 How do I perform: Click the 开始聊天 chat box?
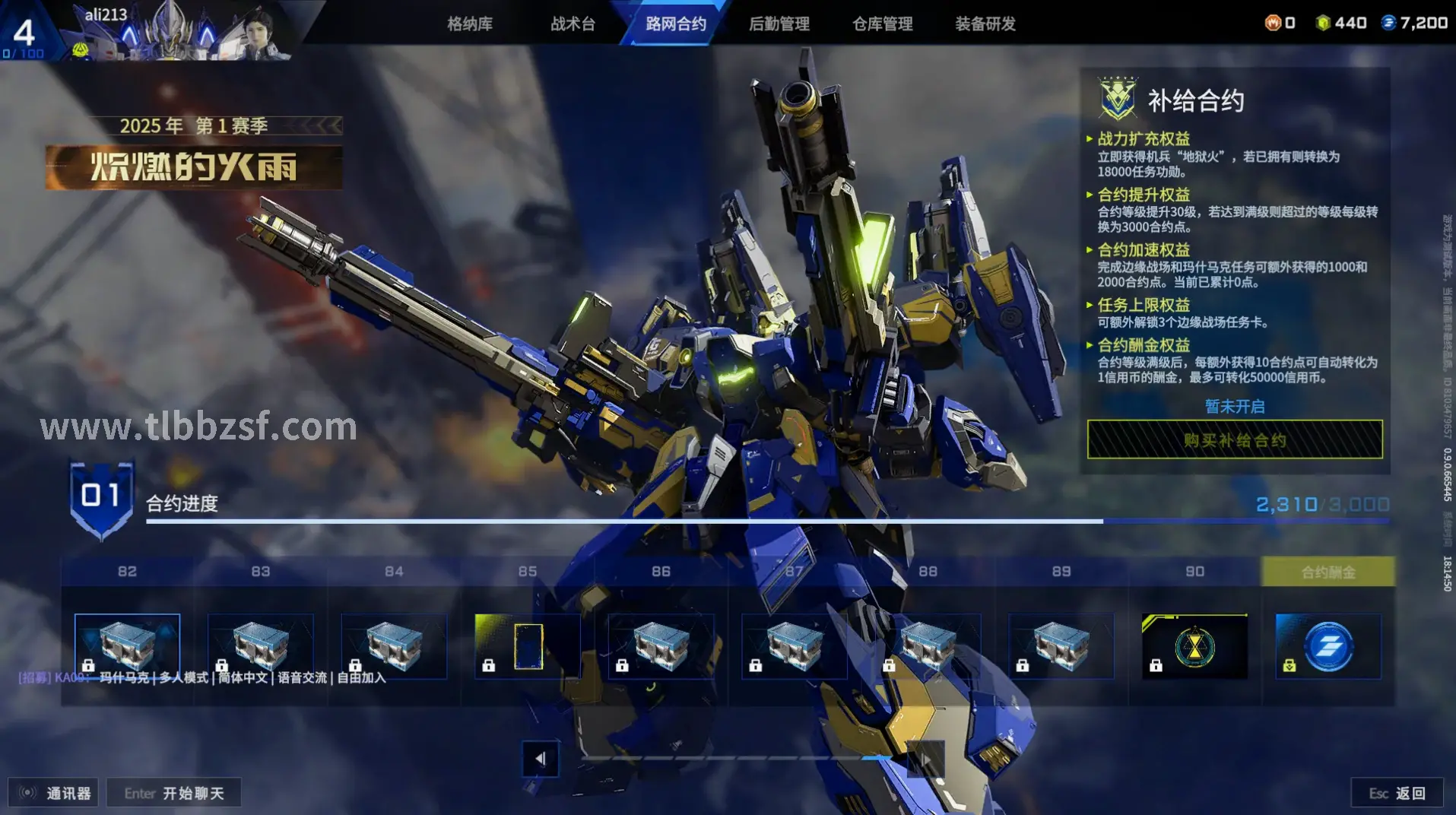pos(174,793)
